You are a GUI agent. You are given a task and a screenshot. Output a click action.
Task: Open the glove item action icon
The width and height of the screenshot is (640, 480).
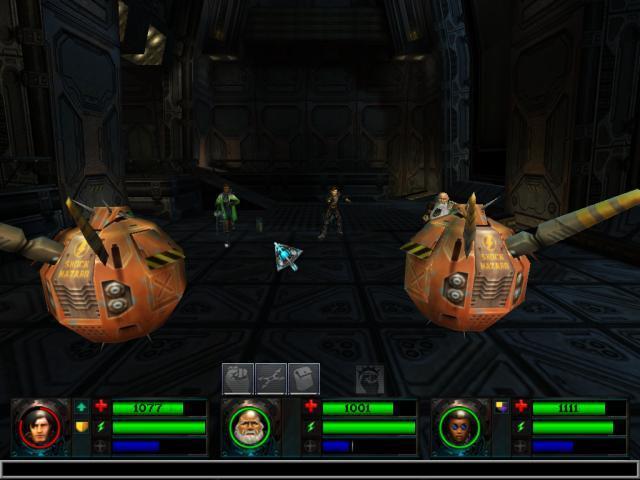coord(303,378)
